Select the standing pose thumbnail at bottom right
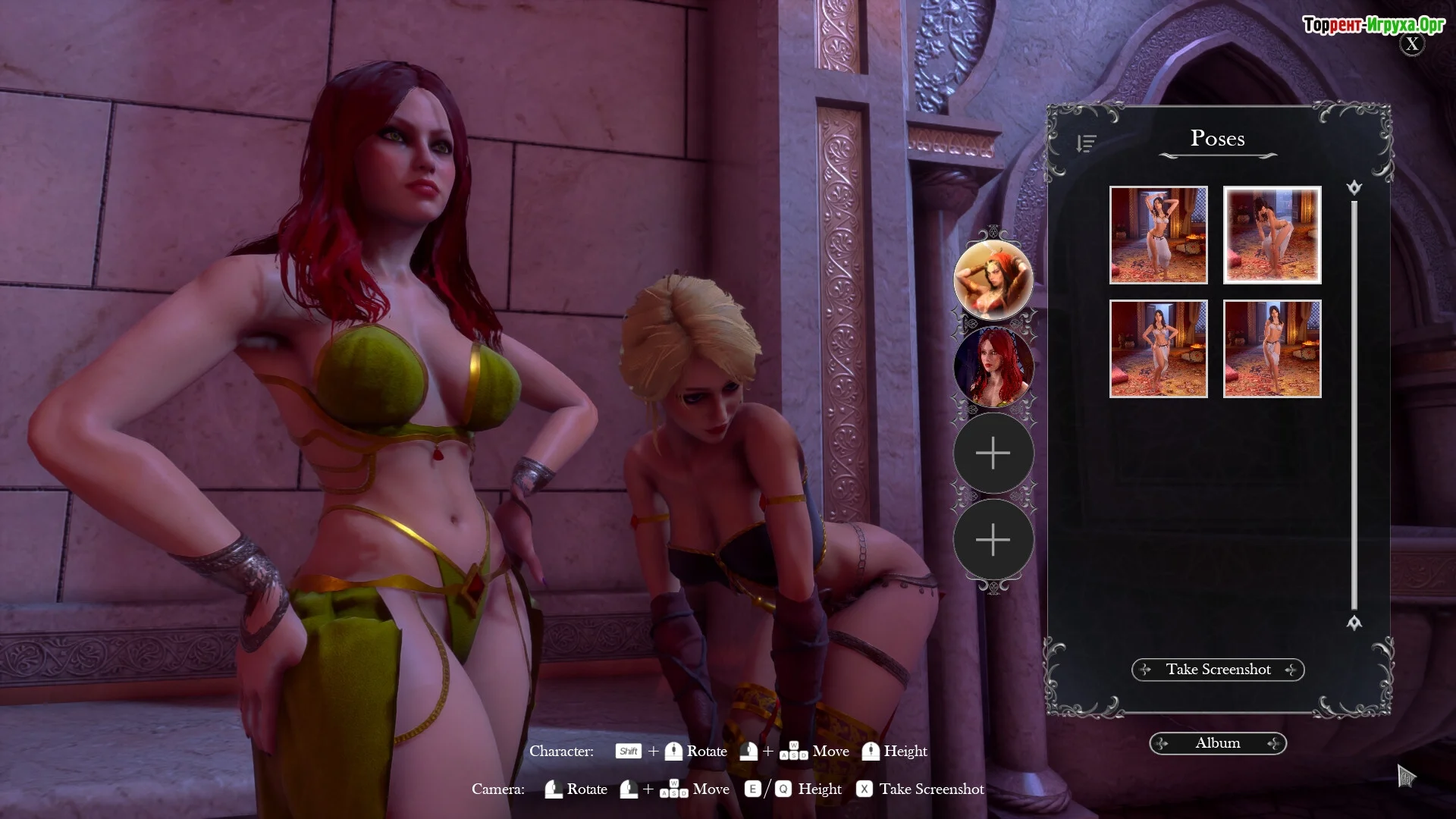Viewport: 1456px width, 819px height. click(1272, 349)
